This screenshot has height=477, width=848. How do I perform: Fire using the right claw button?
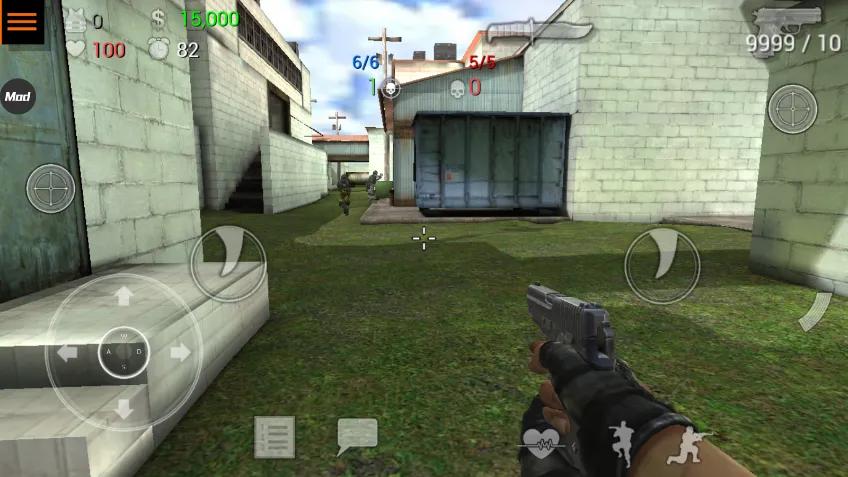tap(661, 265)
